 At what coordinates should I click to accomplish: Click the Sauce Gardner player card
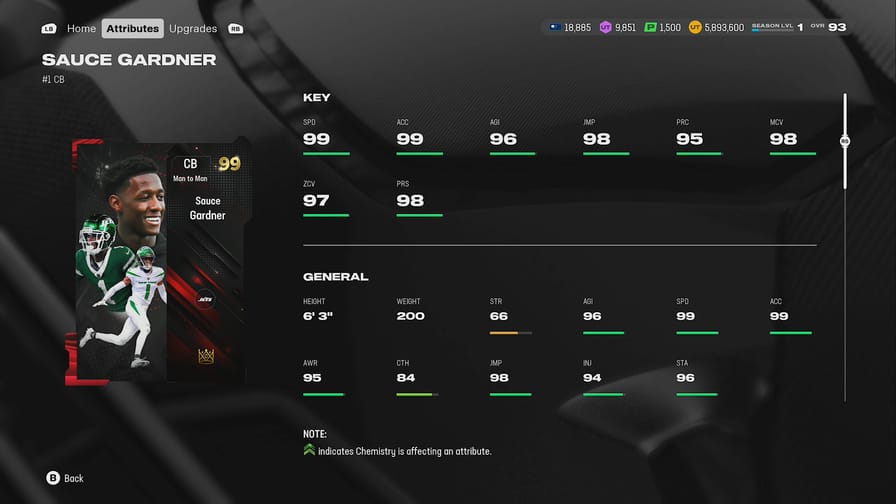point(159,262)
